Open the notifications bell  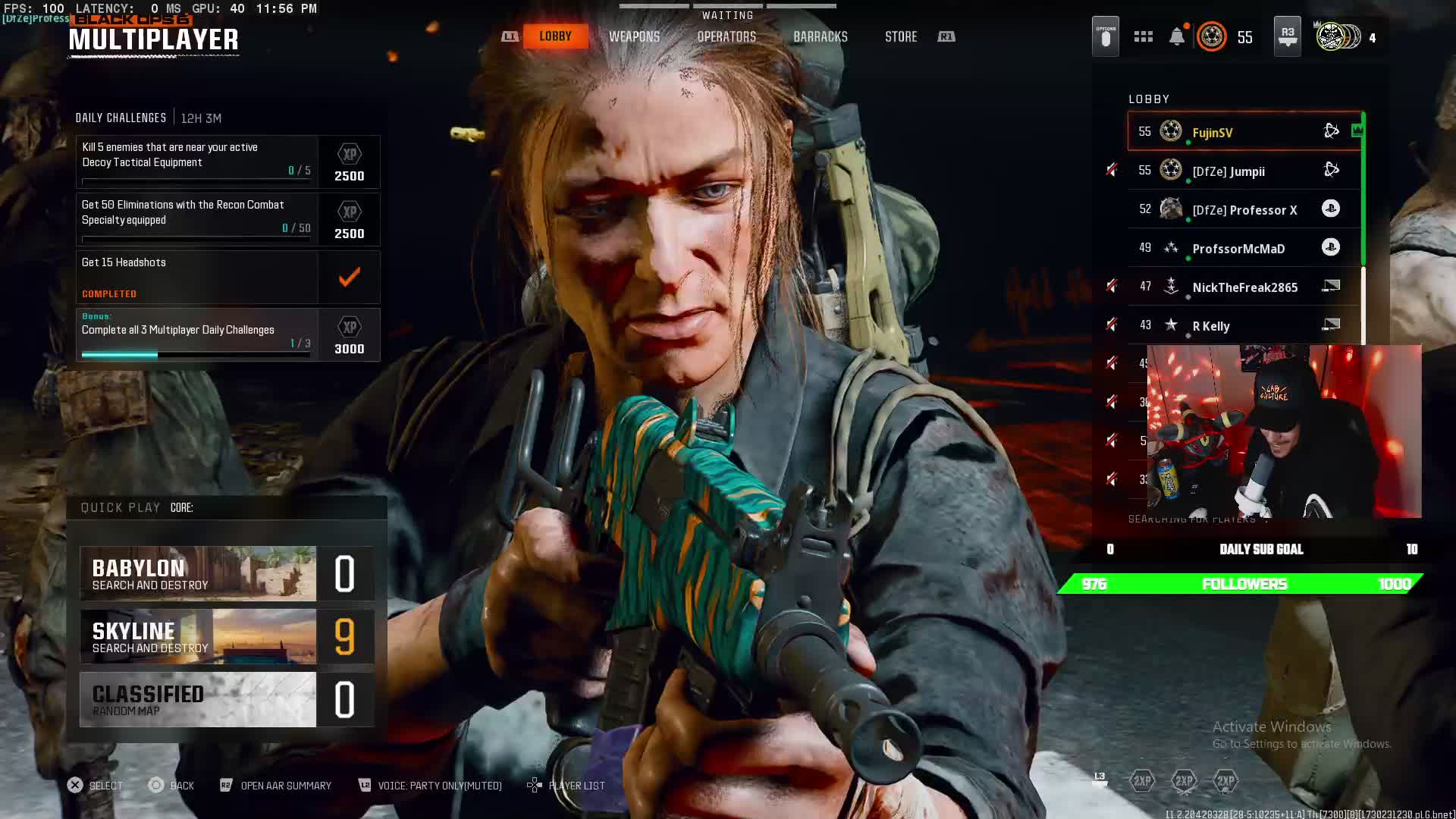click(x=1177, y=36)
